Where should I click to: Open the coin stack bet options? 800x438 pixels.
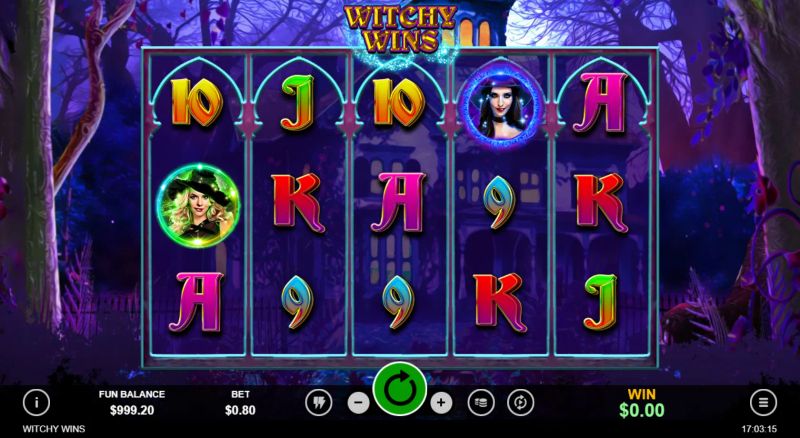point(481,403)
